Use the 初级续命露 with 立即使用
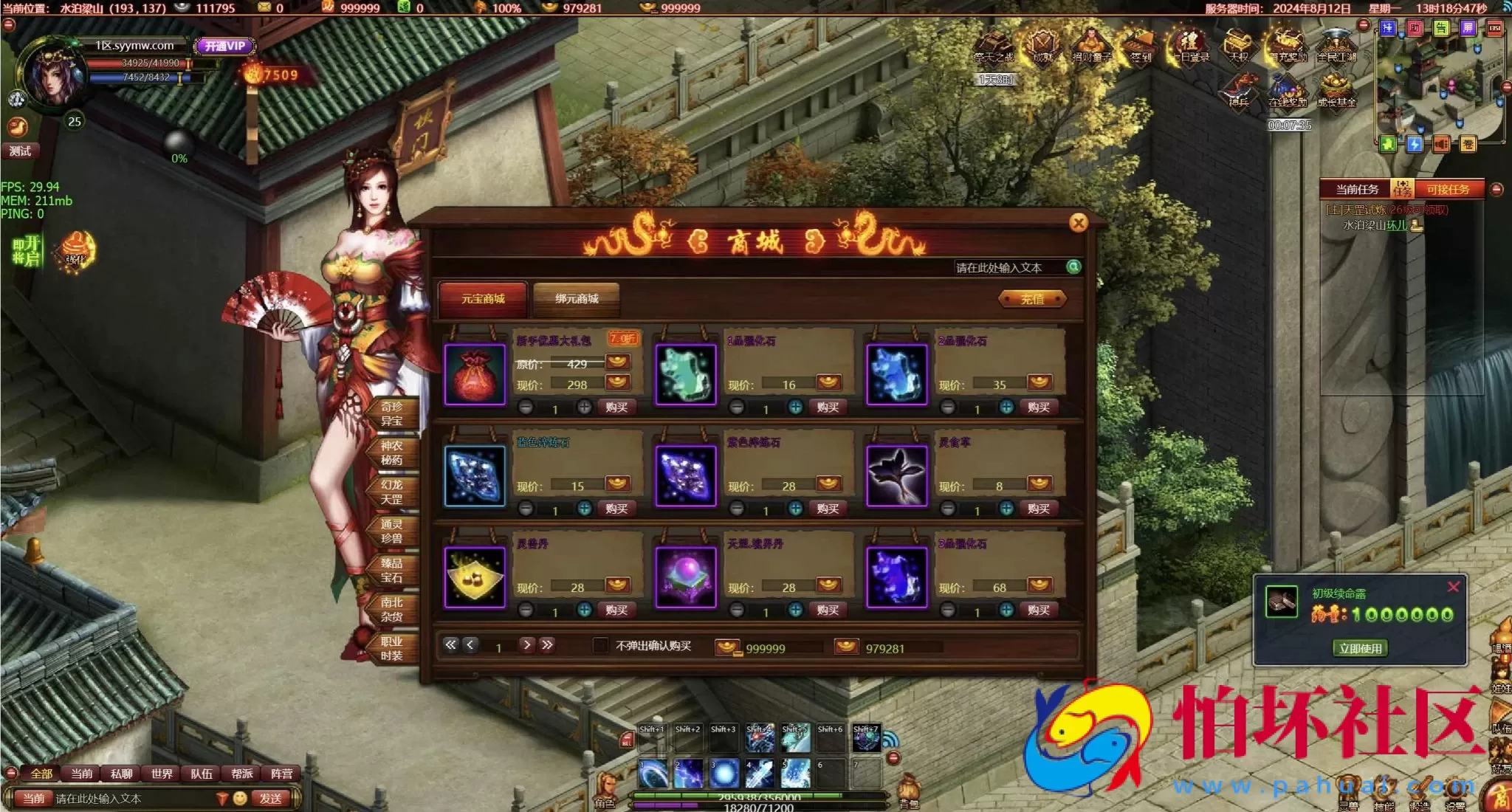 [1360, 648]
